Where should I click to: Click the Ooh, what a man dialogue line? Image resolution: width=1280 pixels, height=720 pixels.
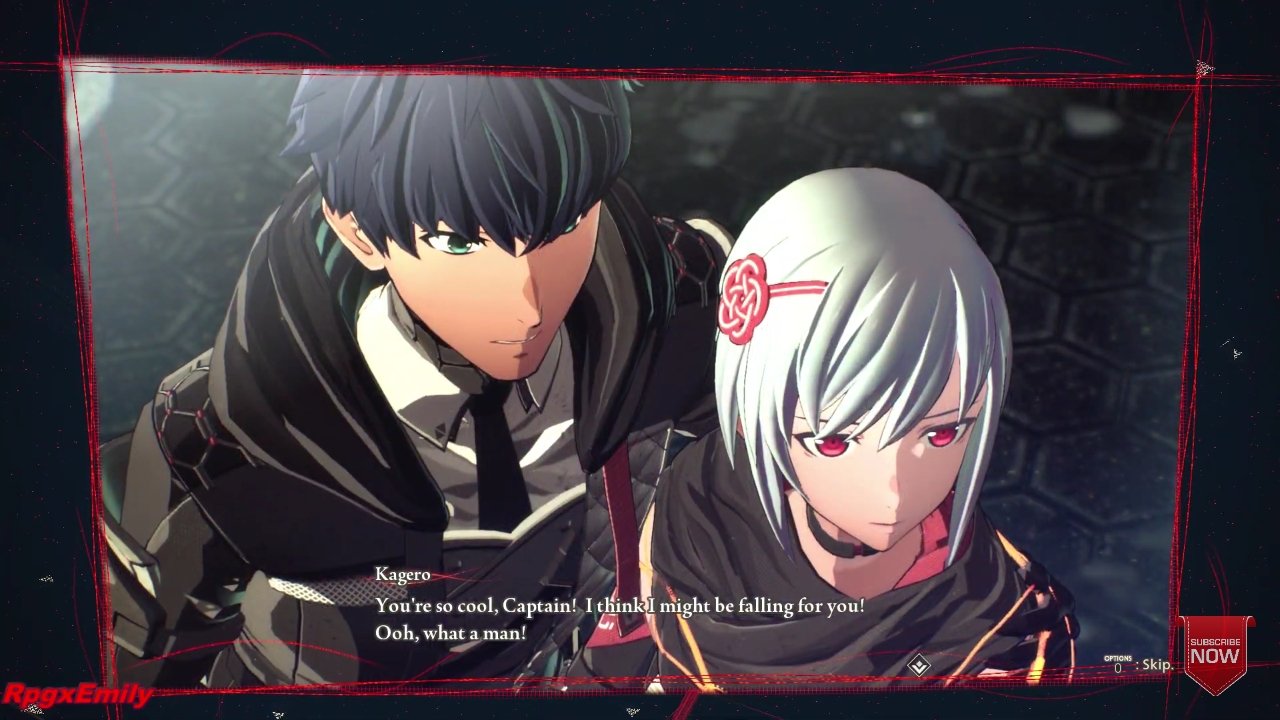449,632
